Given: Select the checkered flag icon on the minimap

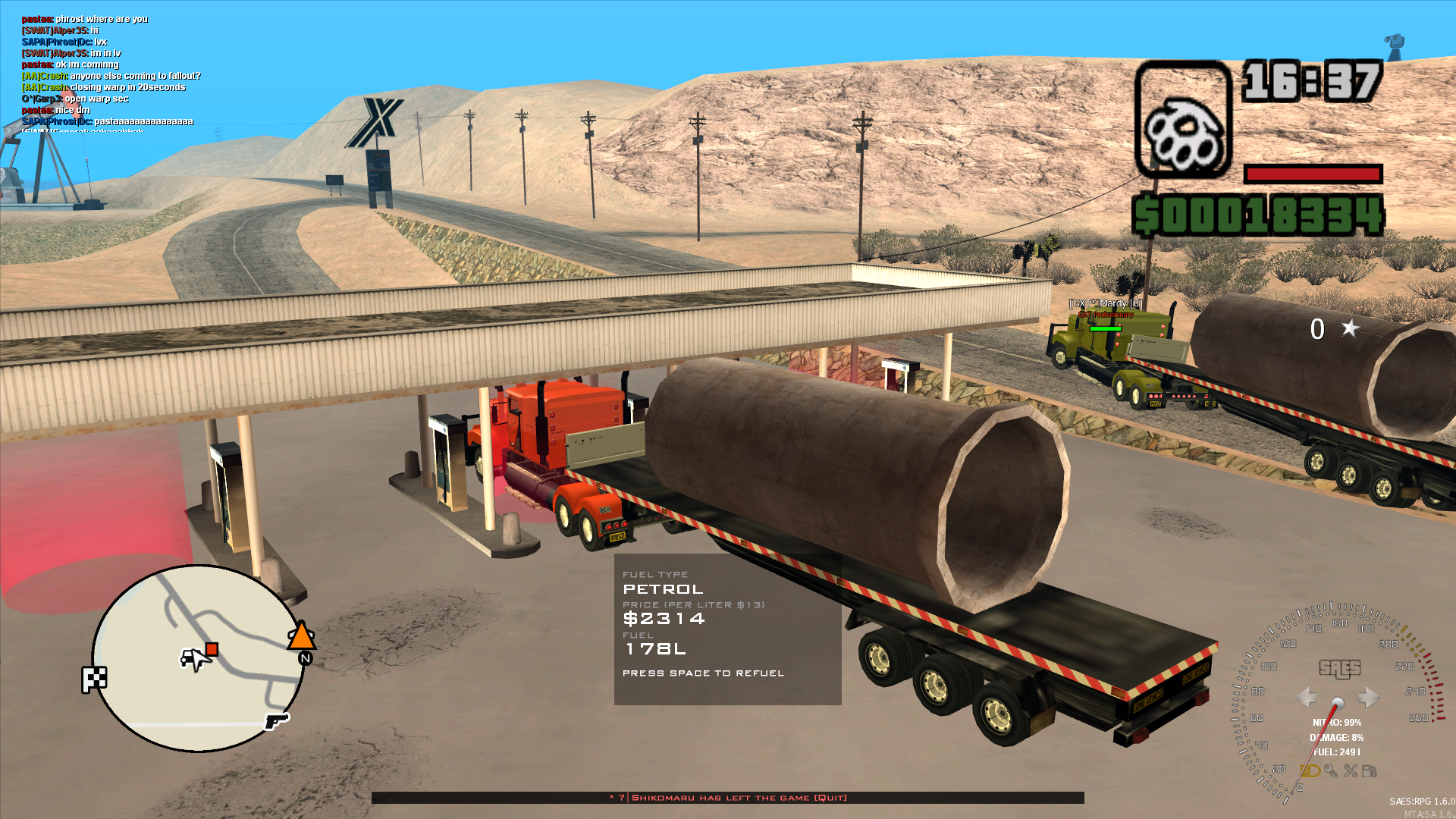Looking at the screenshot, I should (94, 677).
